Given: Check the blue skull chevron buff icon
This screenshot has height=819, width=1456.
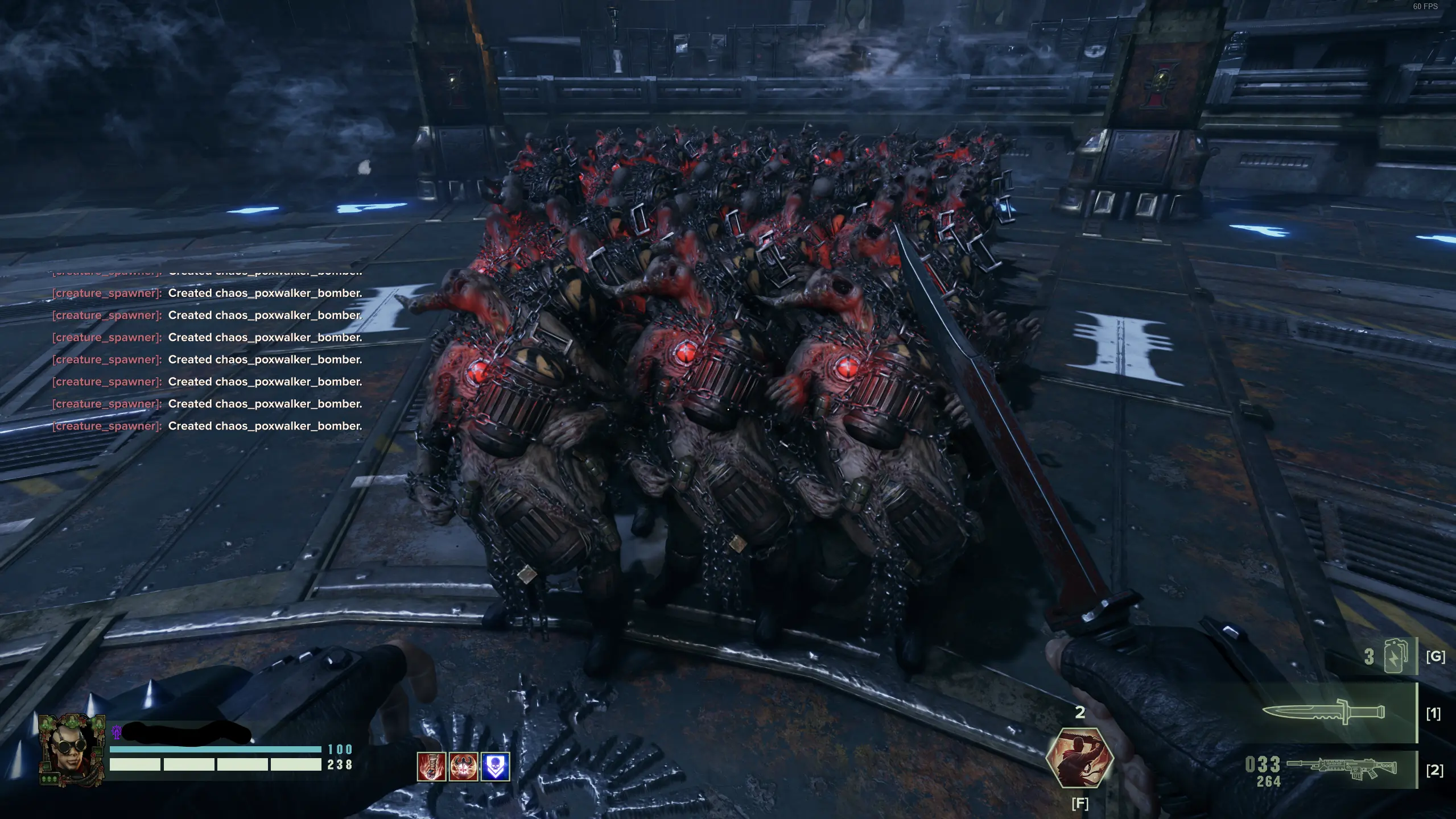Looking at the screenshot, I should coord(495,767).
